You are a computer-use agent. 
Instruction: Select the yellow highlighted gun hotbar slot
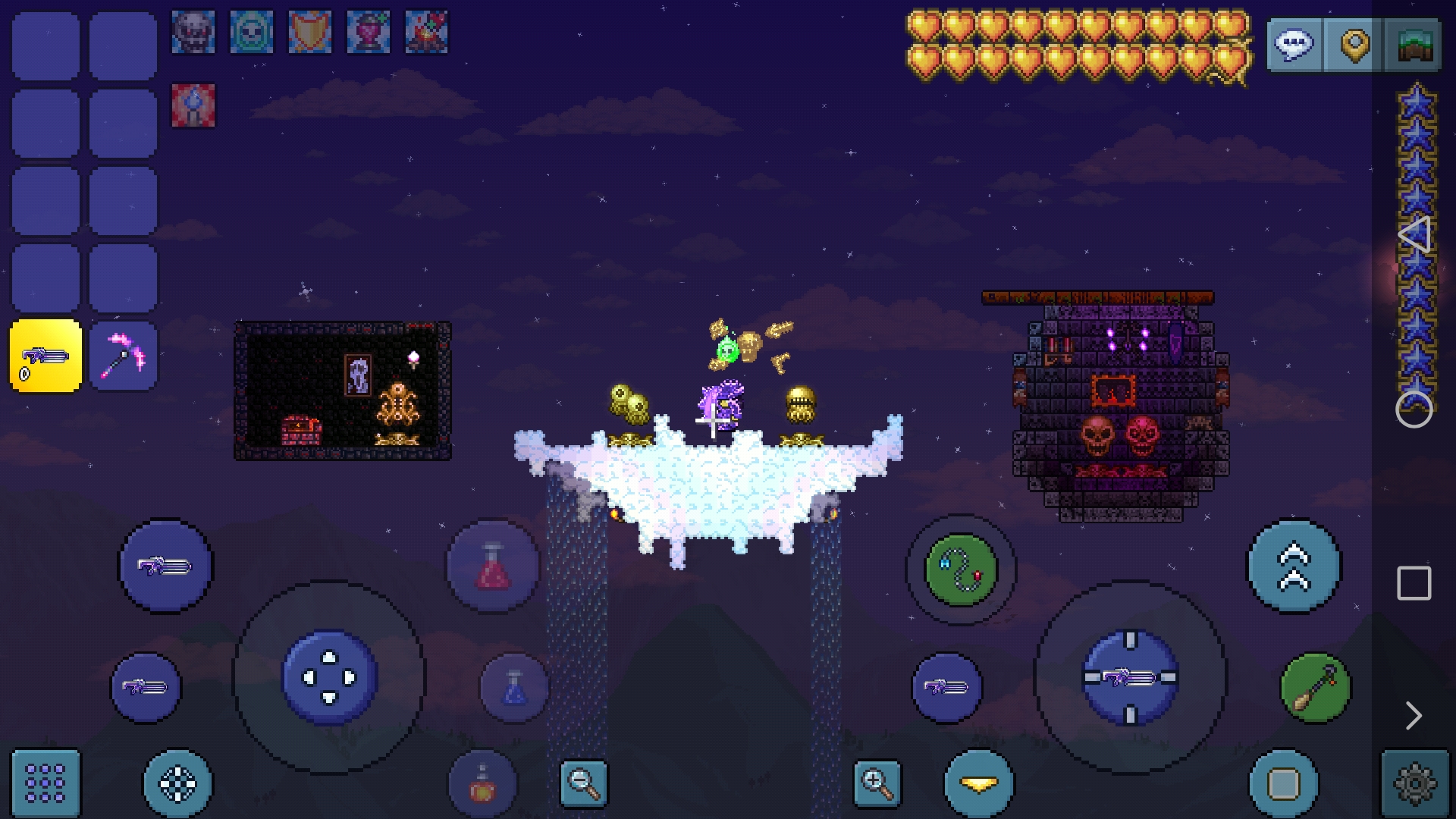click(x=45, y=356)
